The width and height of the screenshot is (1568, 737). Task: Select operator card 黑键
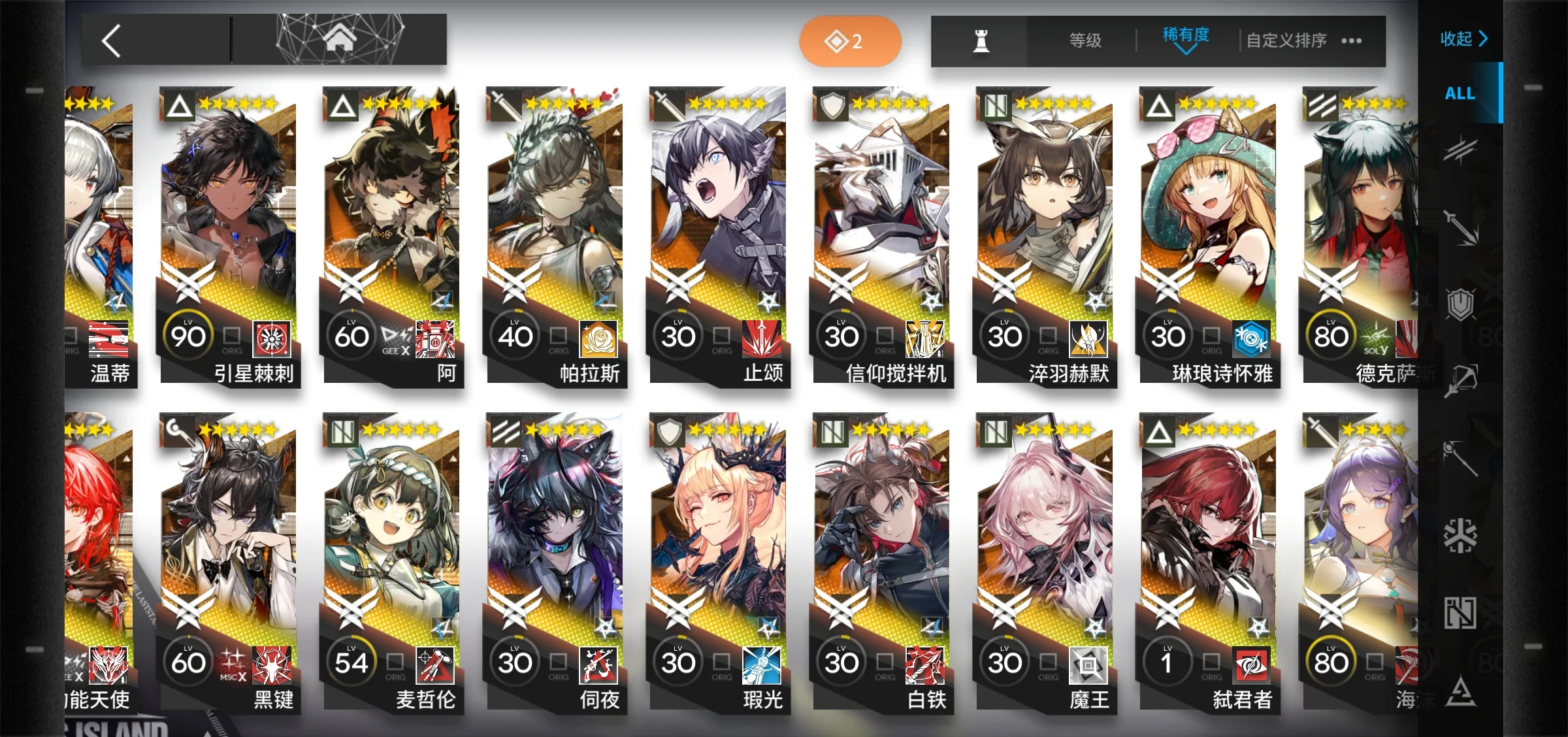(x=229, y=562)
